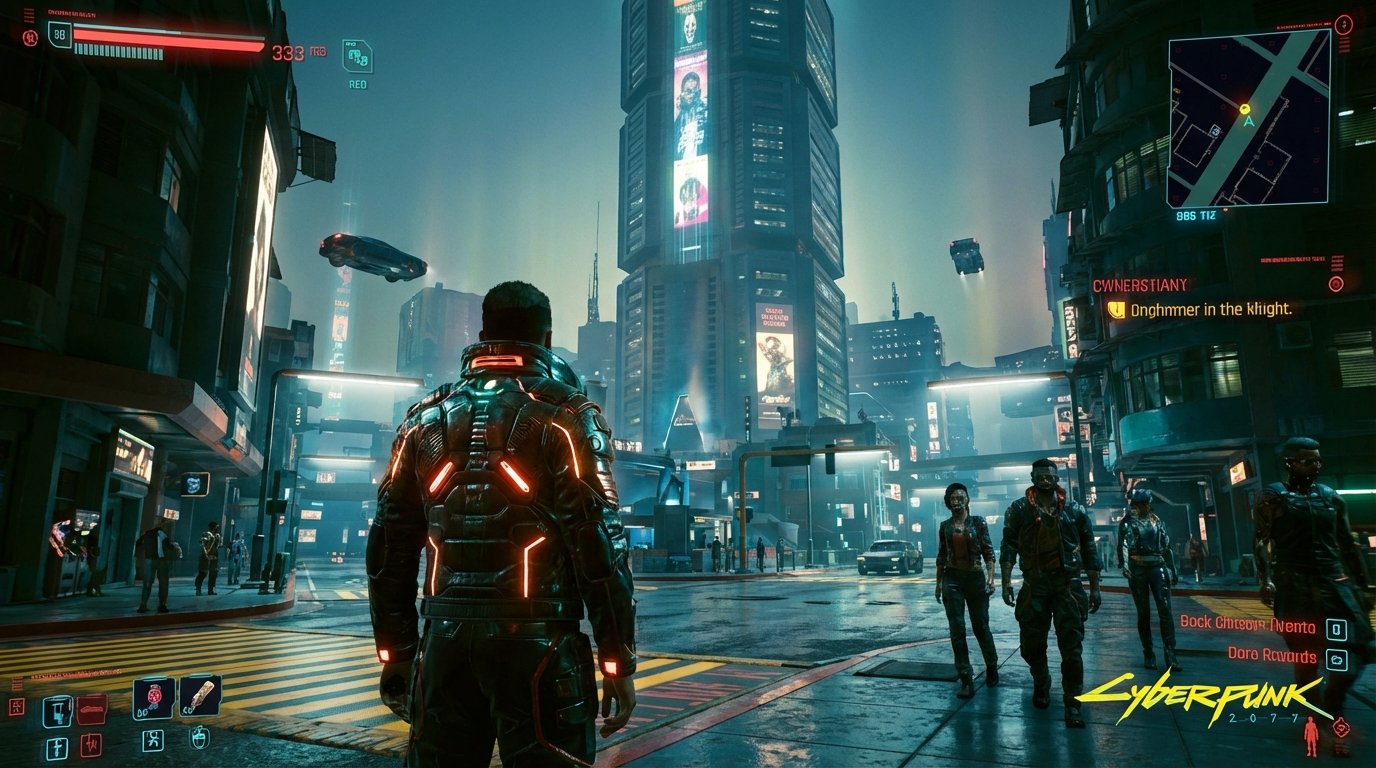
Task: Toggle the red target reticle icon on right
Action: click(1337, 285)
